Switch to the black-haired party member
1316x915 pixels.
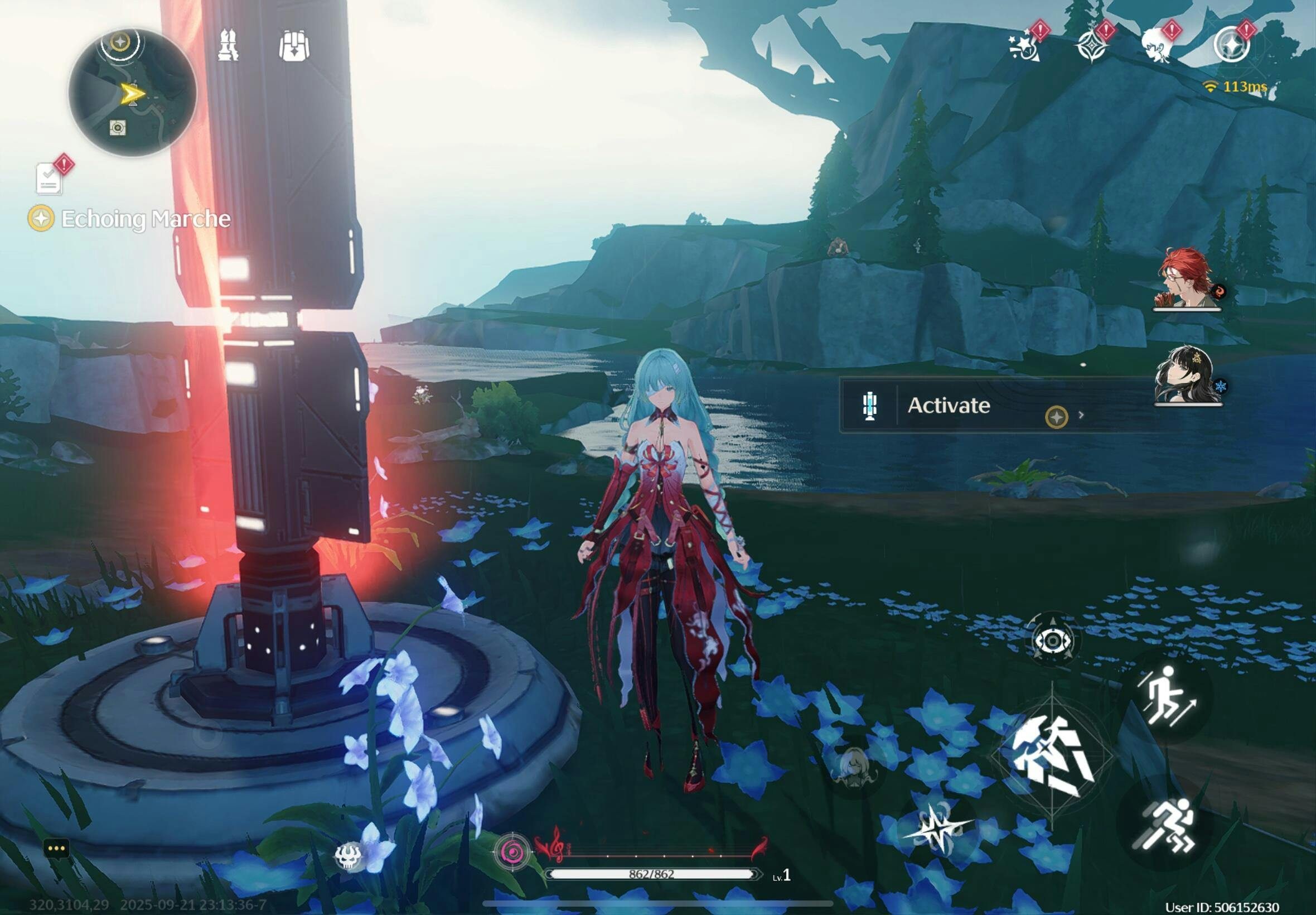(1187, 375)
